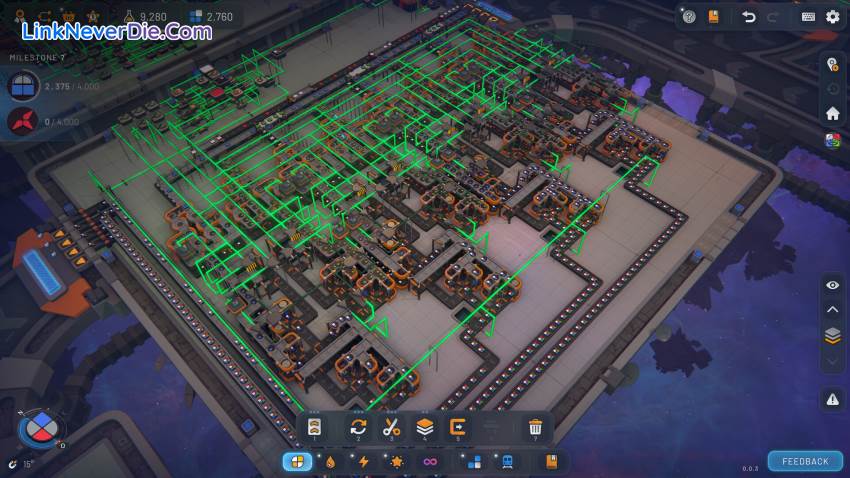Move up one layer with chevron
This screenshot has width=850, height=478.
832,310
